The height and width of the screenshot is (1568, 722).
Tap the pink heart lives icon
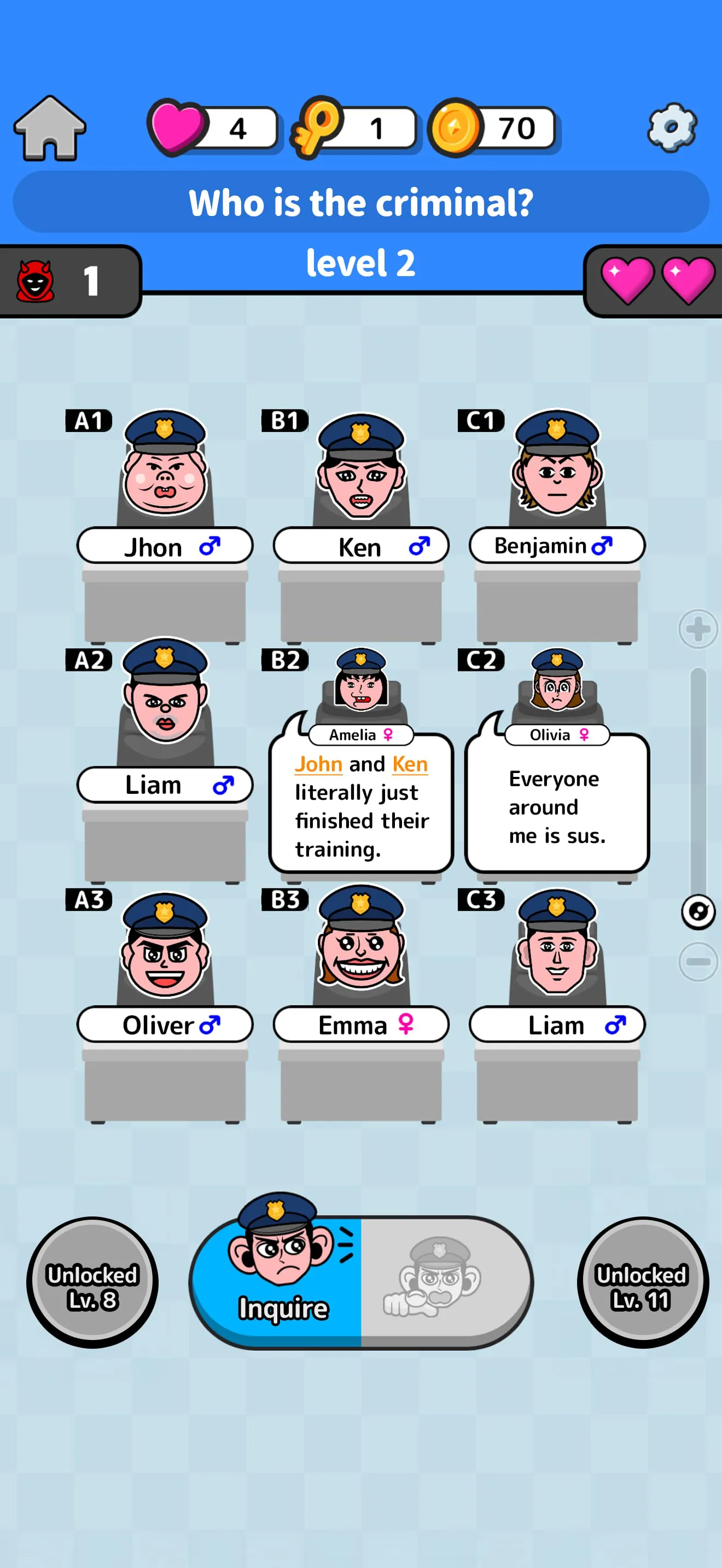point(178,126)
